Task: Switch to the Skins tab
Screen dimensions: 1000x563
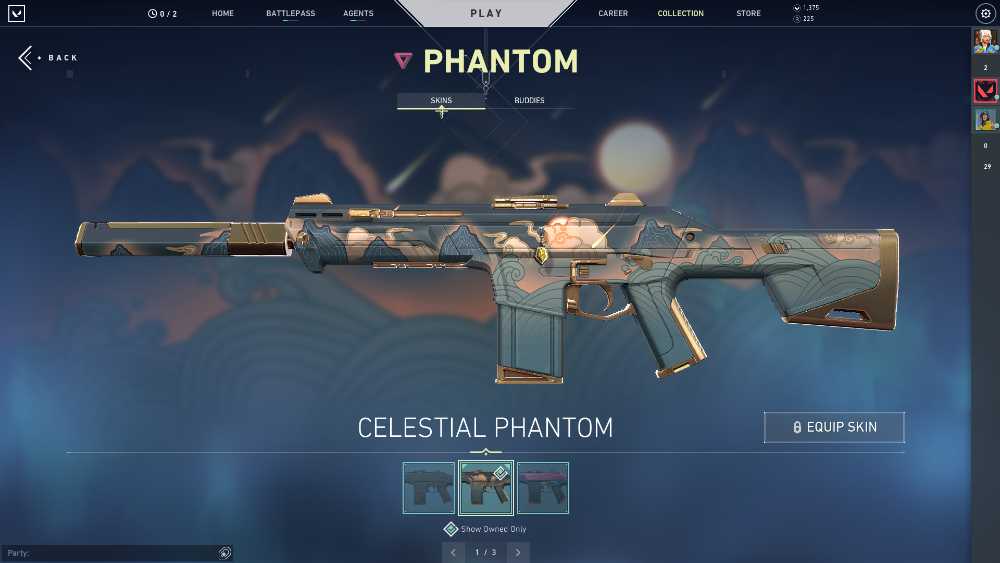Action: [441, 101]
